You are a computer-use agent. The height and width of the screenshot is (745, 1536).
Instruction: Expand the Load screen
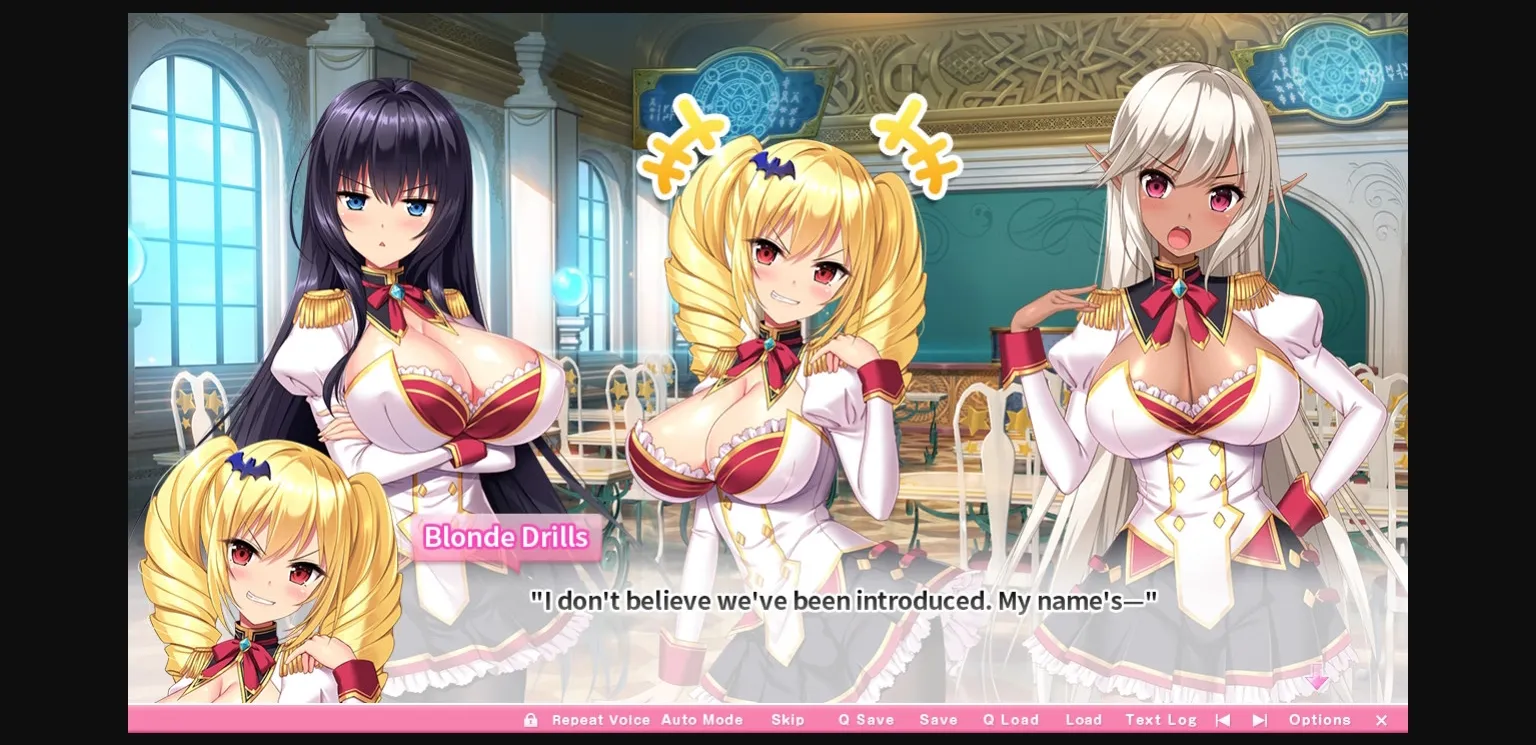pyautogui.click(x=1084, y=719)
